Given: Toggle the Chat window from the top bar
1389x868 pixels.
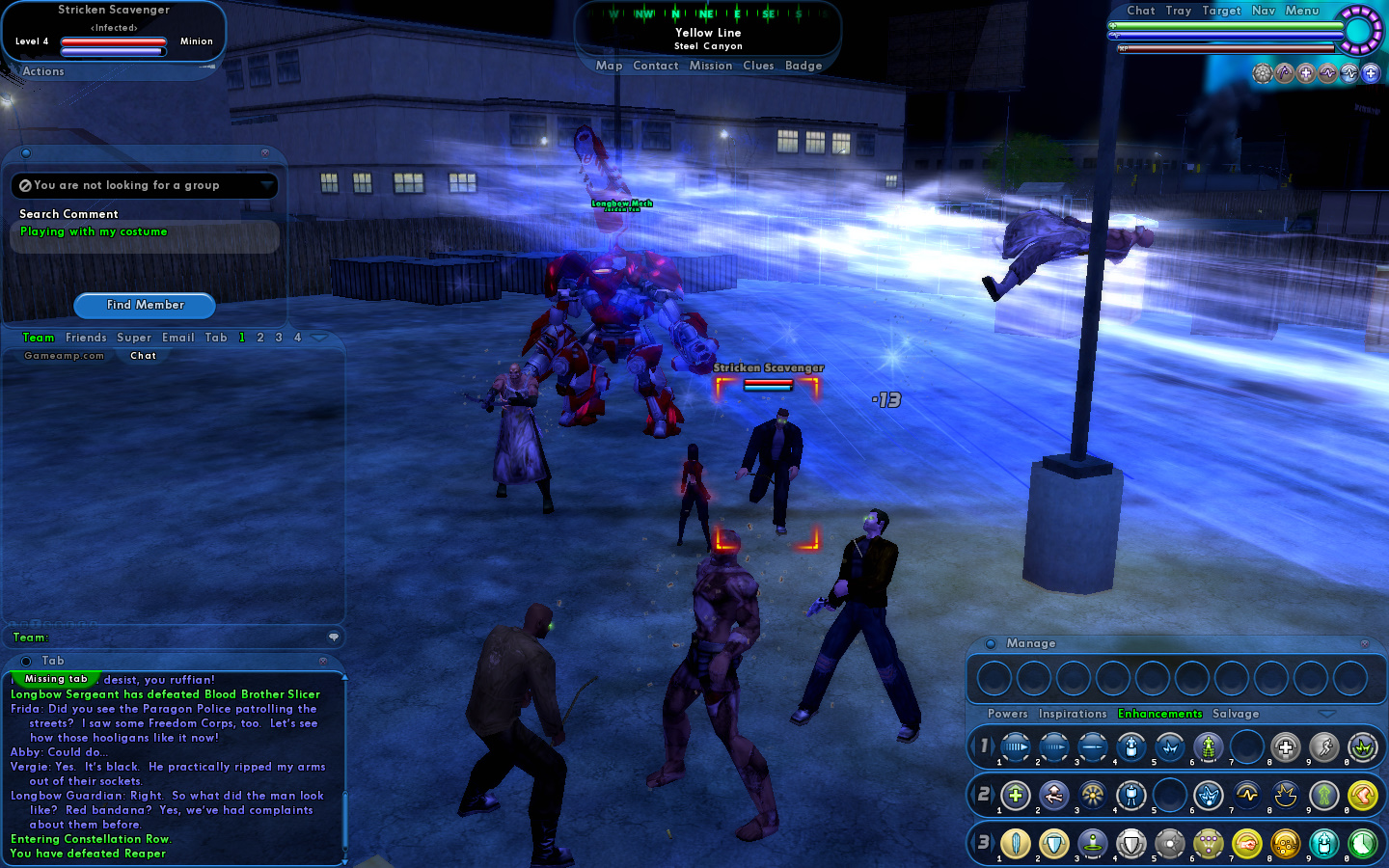Looking at the screenshot, I should (x=1141, y=11).
